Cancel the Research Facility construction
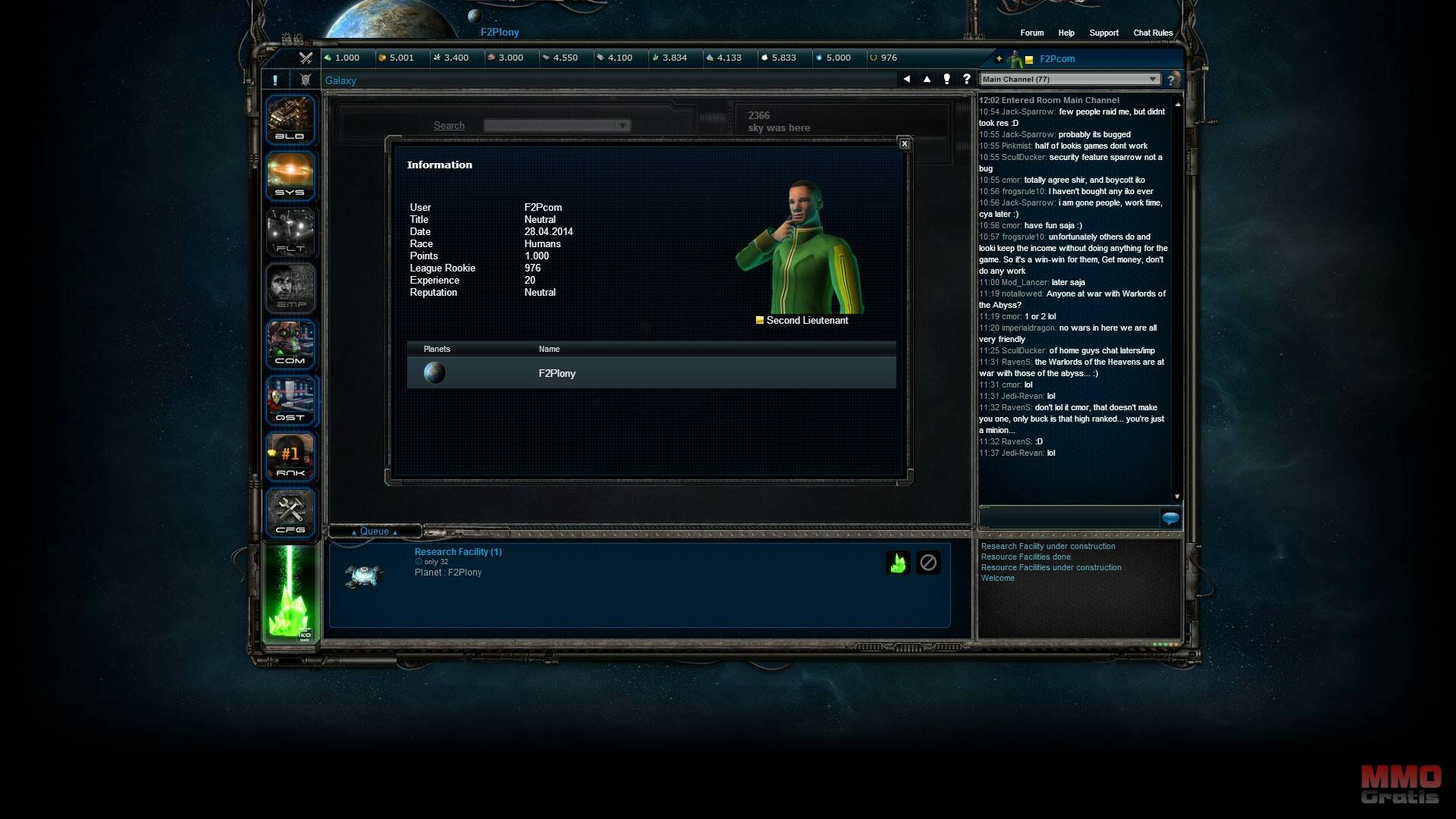This screenshot has width=1456, height=819. click(928, 563)
